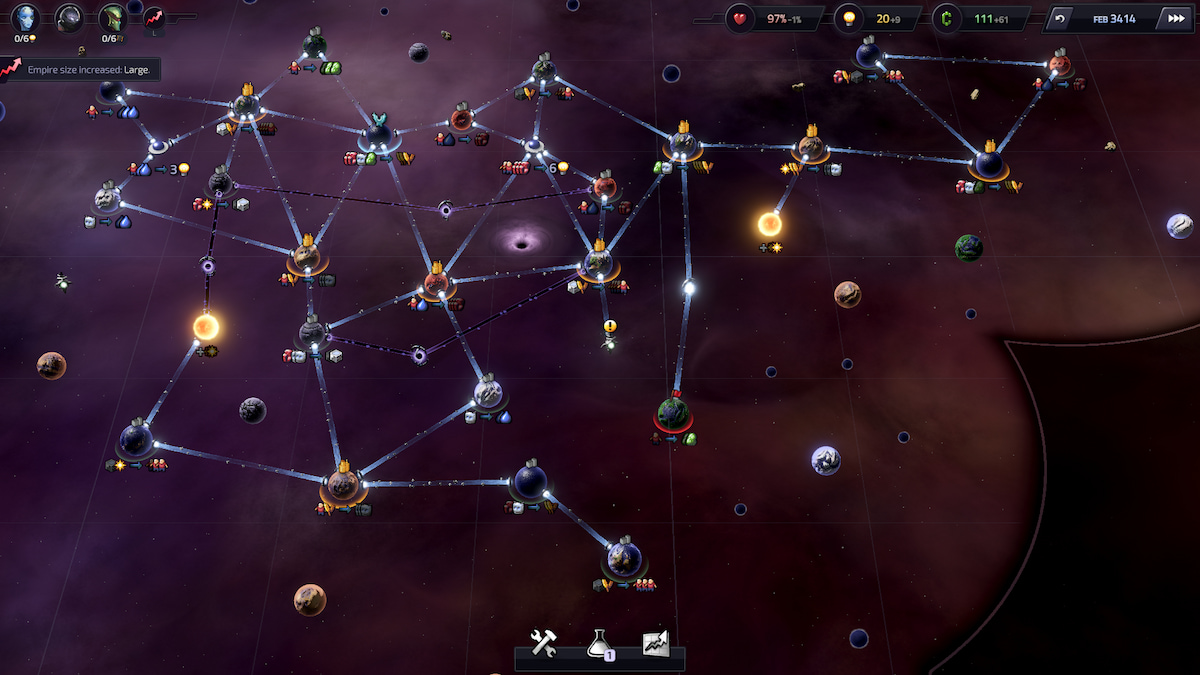The width and height of the screenshot is (1200, 675).
Task: Show the empire statistics chart
Action: (655, 643)
